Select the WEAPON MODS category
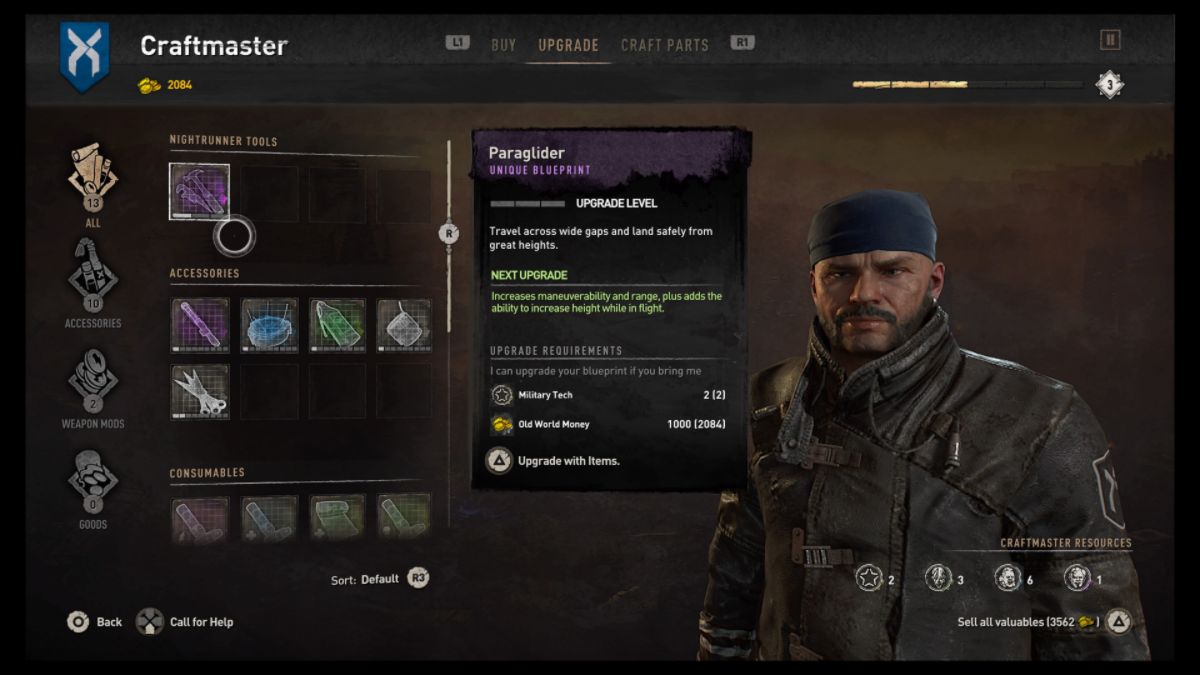 pos(92,385)
